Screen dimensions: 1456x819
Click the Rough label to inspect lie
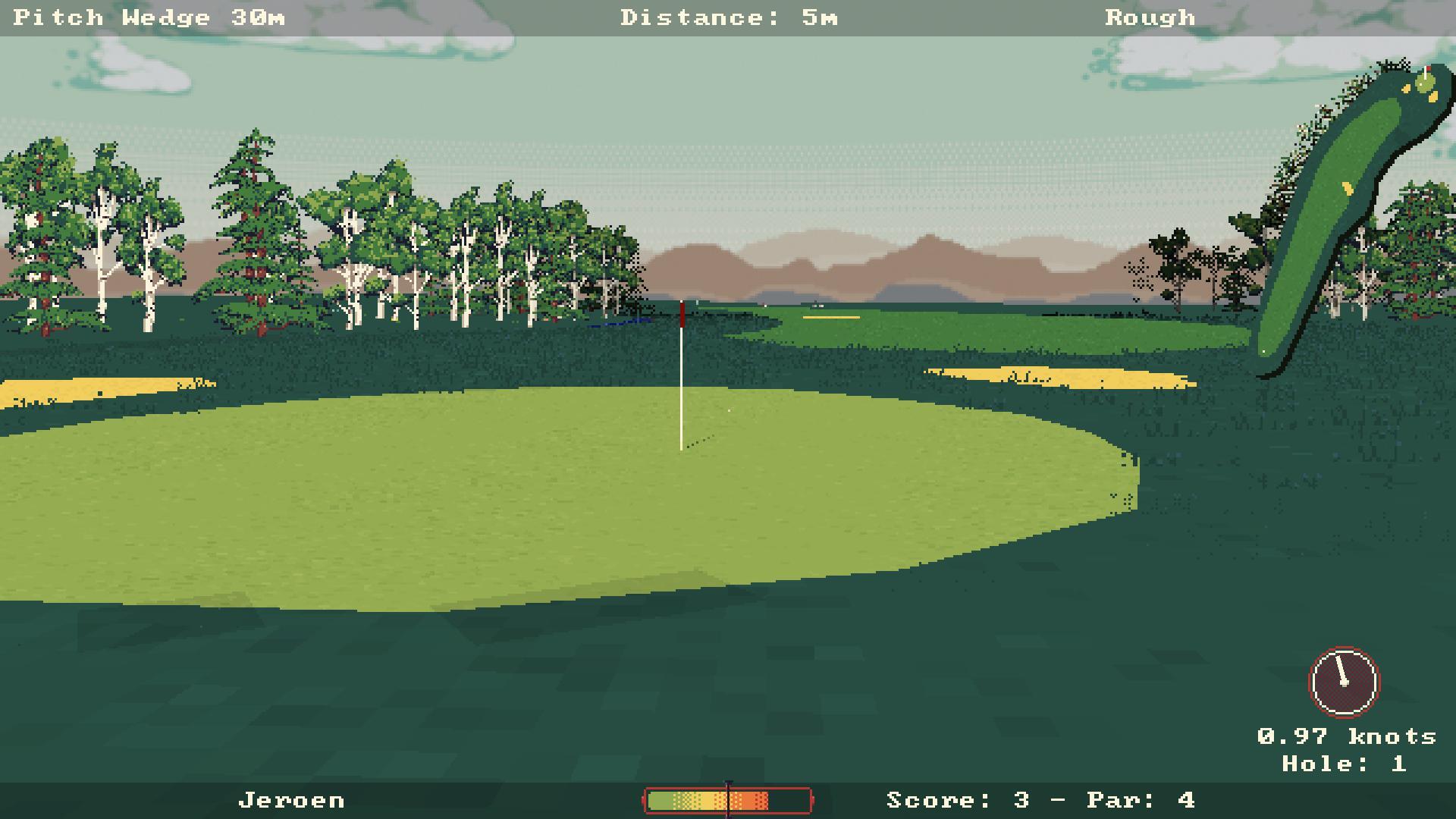coord(1150,17)
